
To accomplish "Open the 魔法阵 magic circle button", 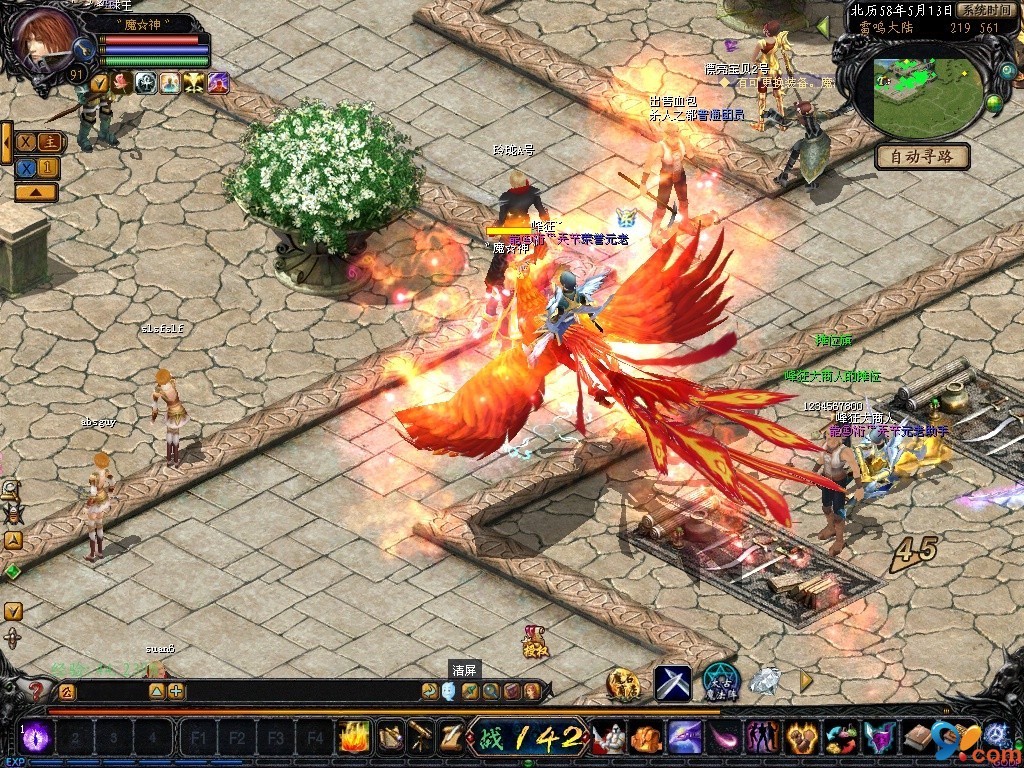I will [x=720, y=681].
